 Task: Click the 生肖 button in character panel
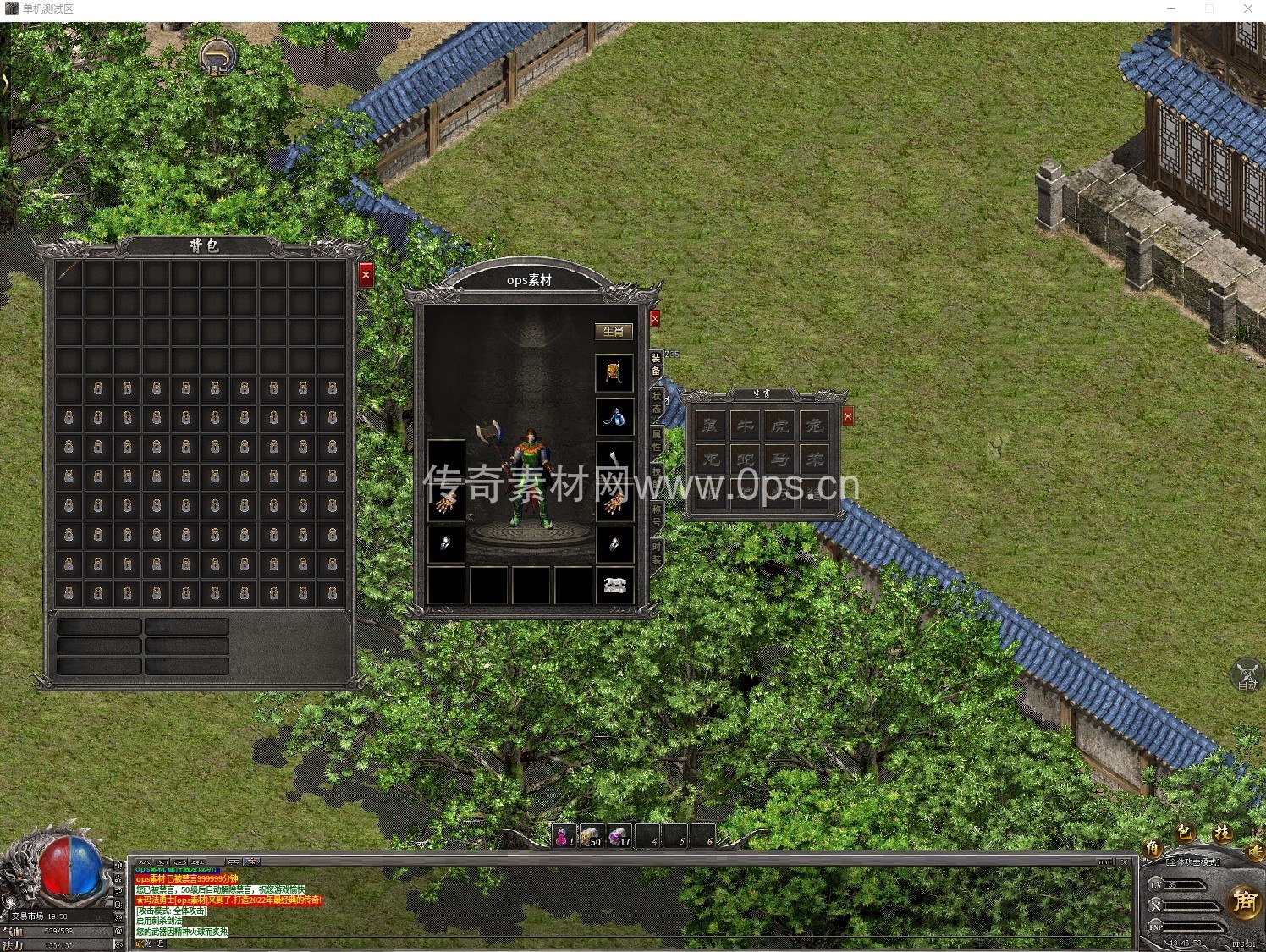[614, 331]
